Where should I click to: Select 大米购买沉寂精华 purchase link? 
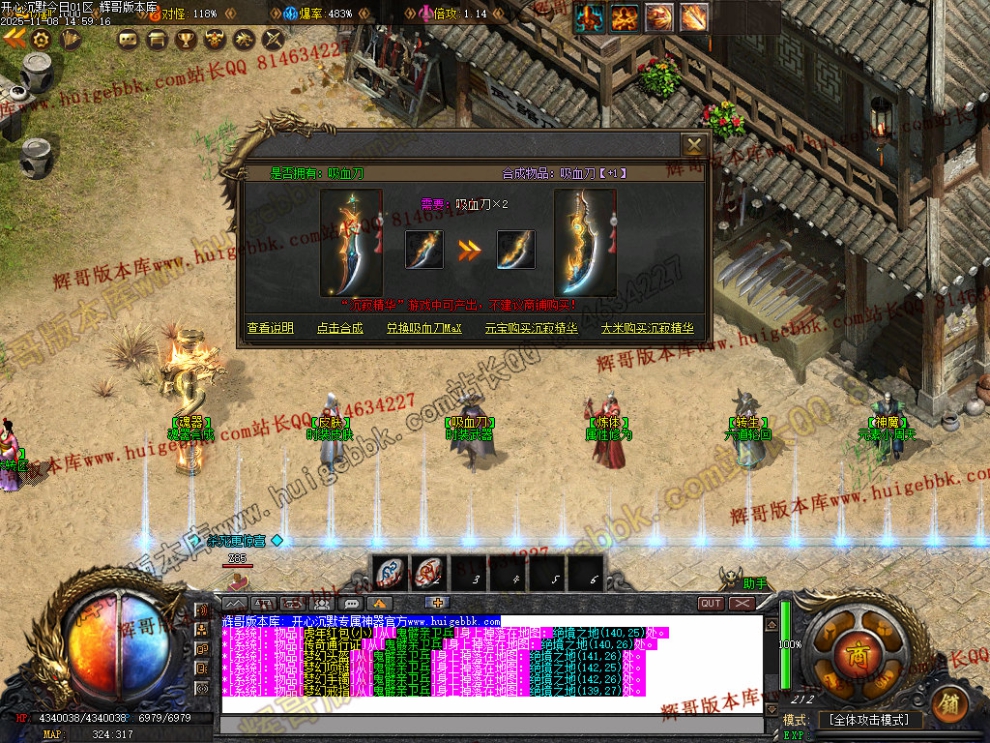click(x=646, y=328)
